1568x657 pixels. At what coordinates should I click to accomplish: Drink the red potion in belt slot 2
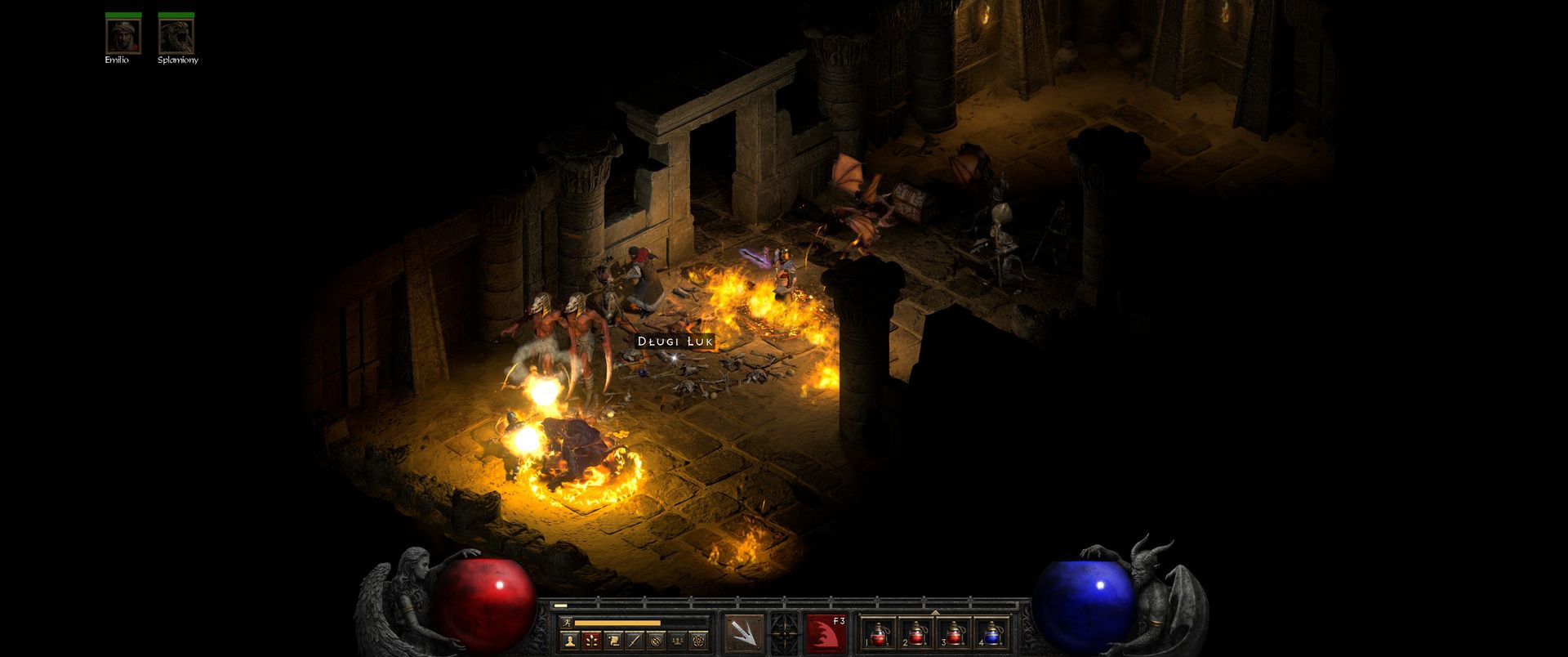point(917,634)
